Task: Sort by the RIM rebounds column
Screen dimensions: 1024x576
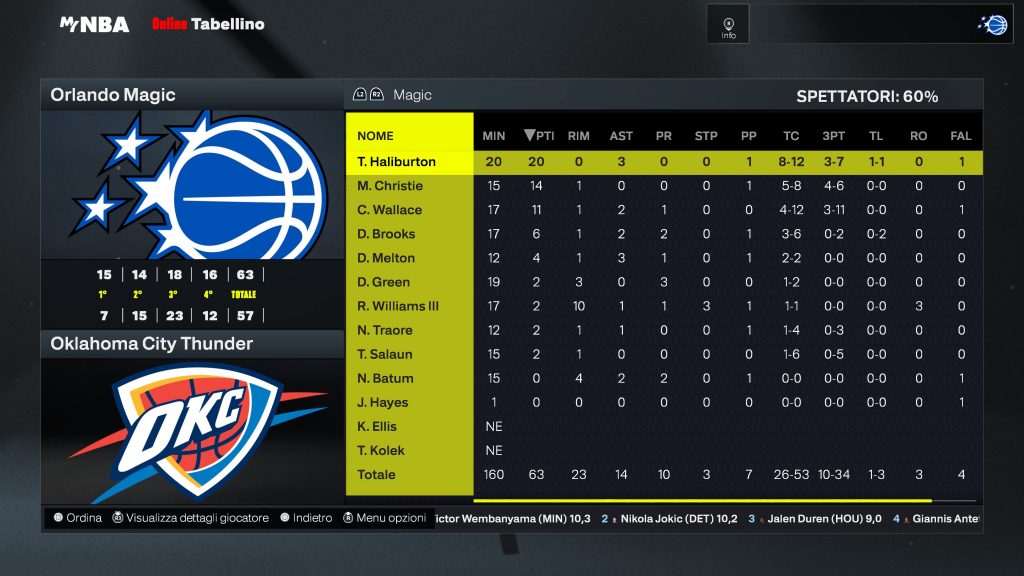Action: (578, 136)
